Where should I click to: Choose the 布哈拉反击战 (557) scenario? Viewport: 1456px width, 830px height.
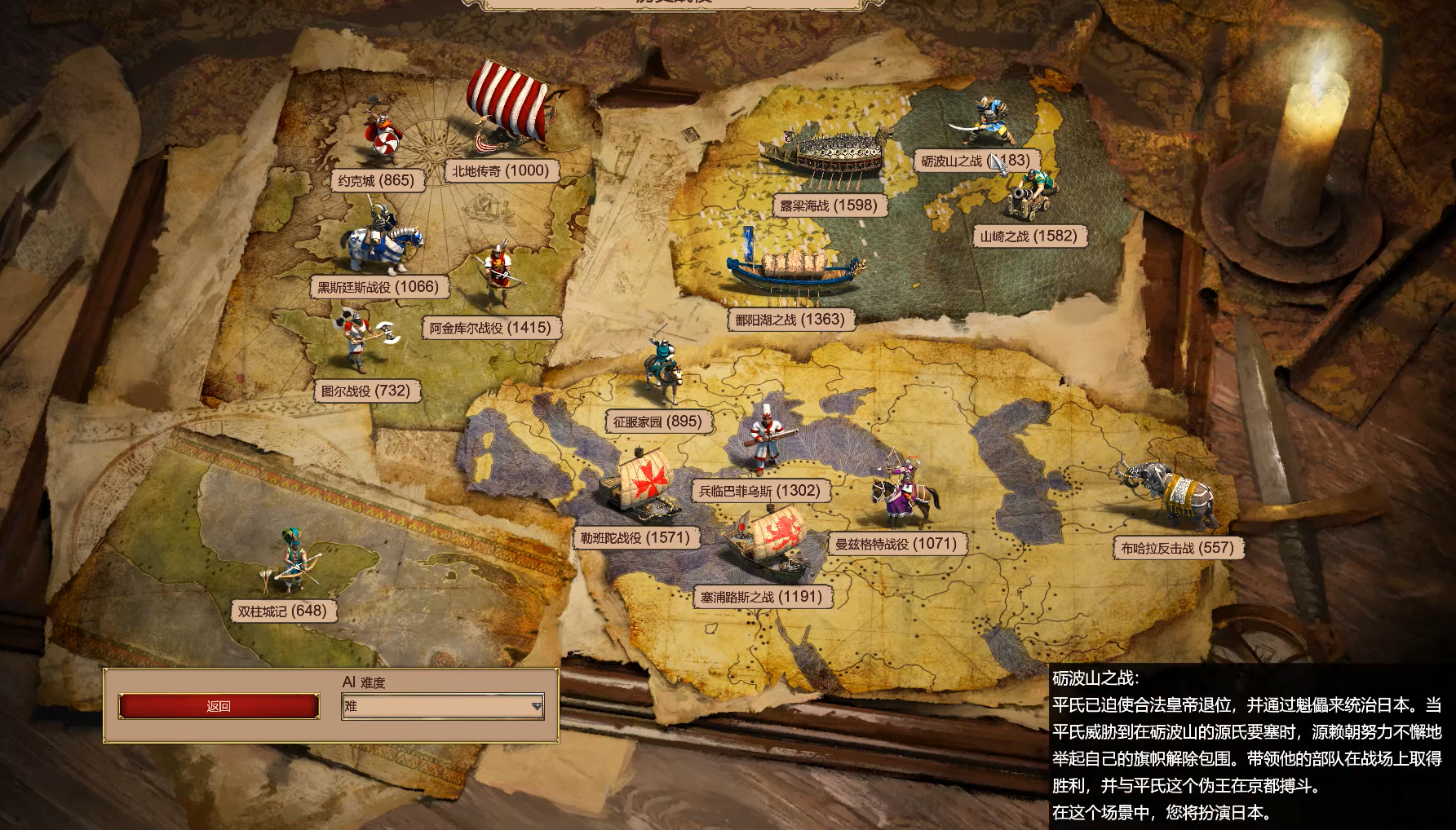pos(1177,548)
